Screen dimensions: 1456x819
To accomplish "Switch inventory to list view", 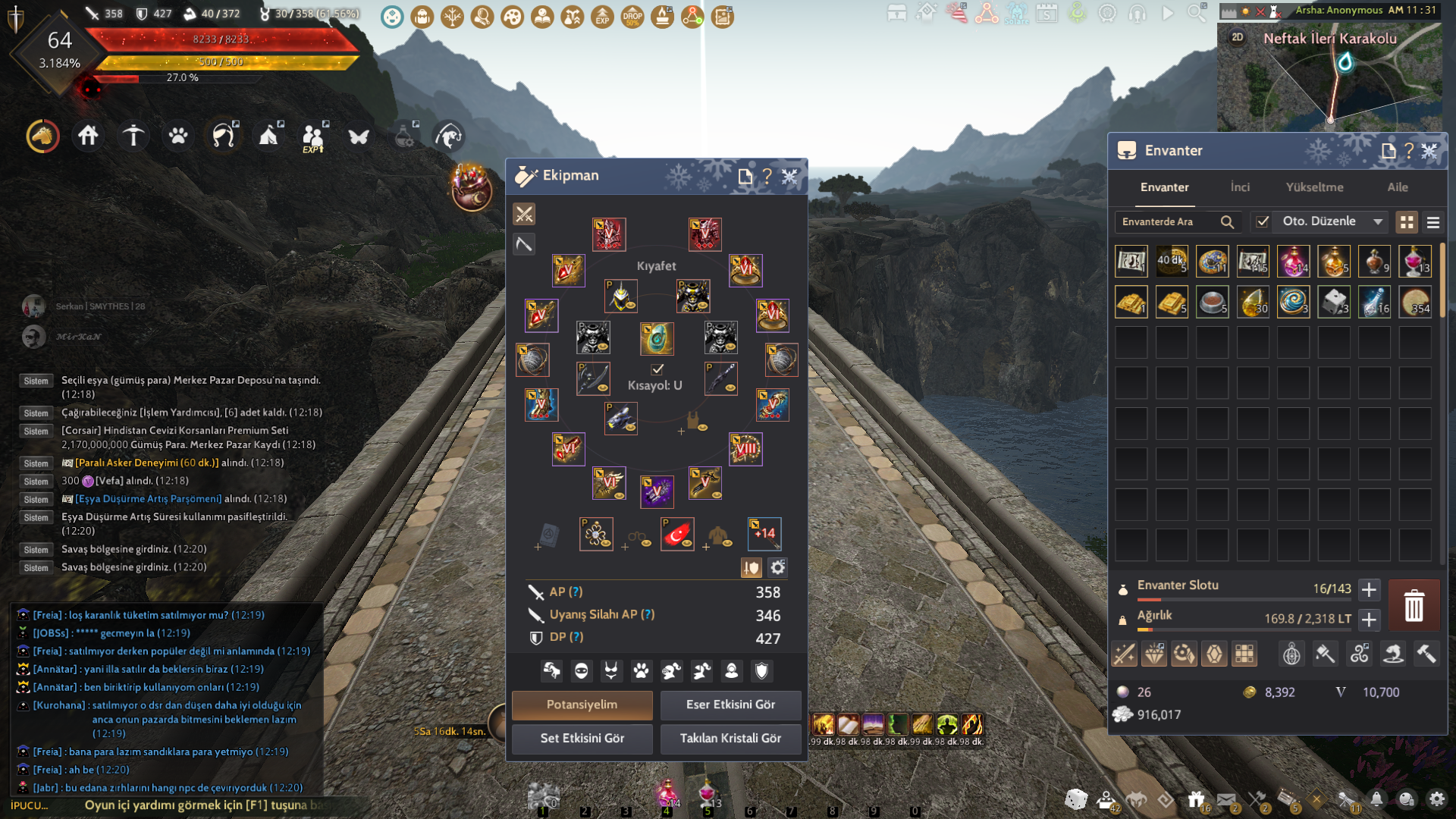I will click(1433, 222).
